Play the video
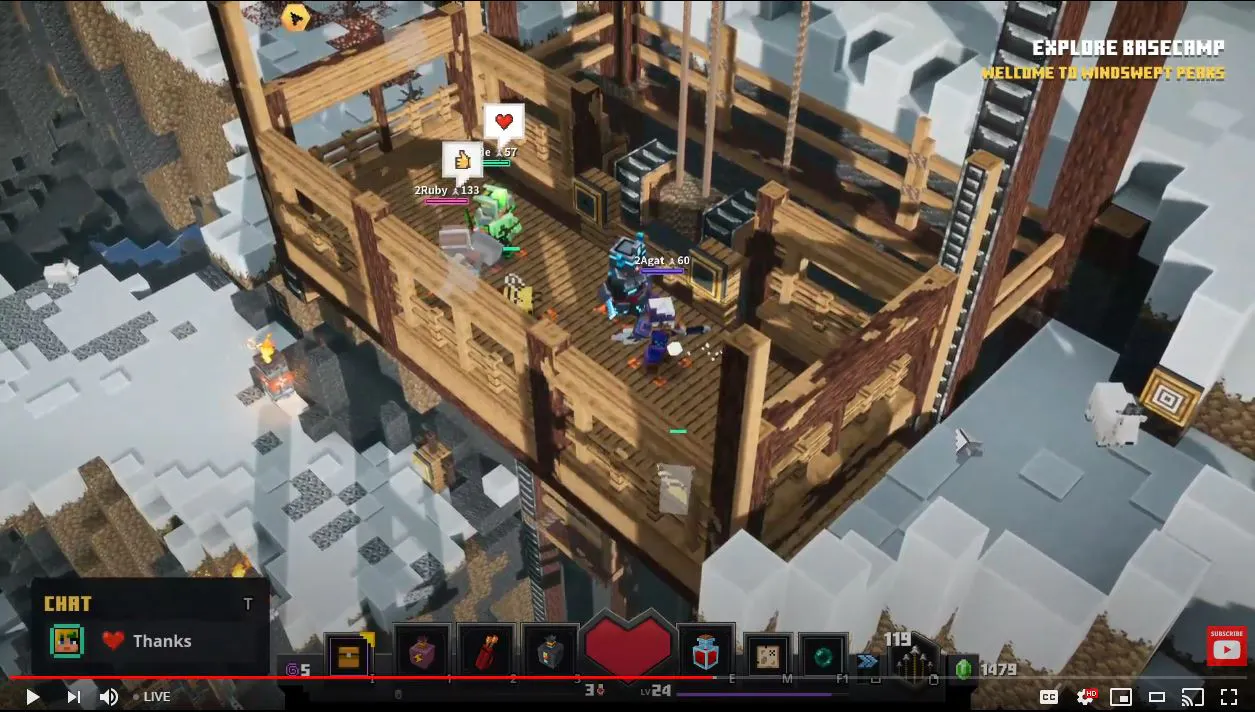This screenshot has width=1255, height=712. (33, 697)
